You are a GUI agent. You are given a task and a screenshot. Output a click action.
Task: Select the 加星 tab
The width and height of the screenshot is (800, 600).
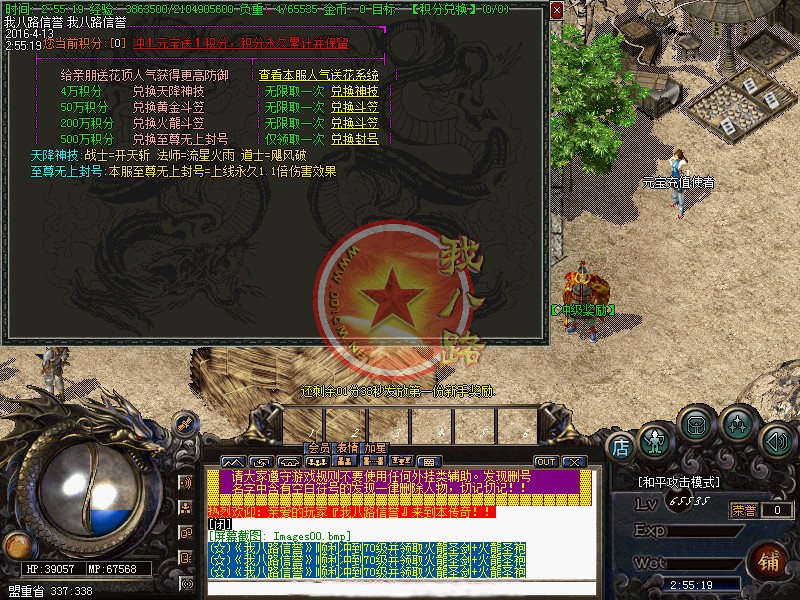tap(375, 448)
